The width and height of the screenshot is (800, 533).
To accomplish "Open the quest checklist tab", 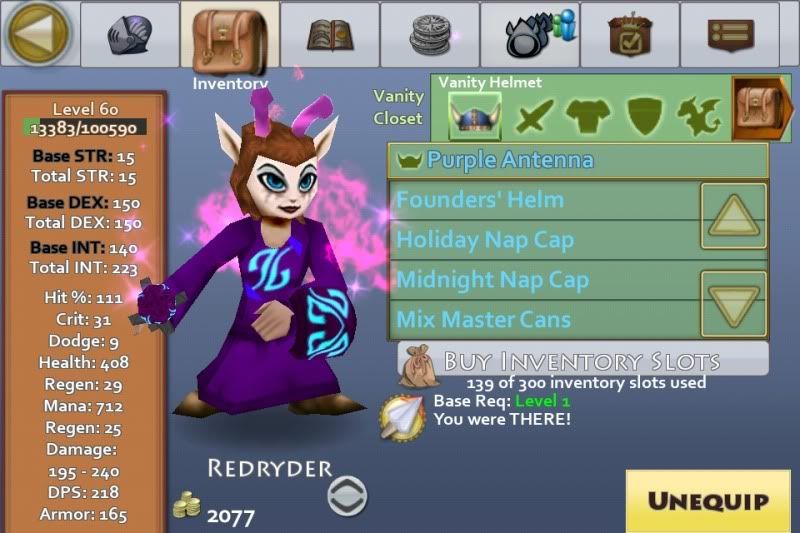I will (629, 35).
